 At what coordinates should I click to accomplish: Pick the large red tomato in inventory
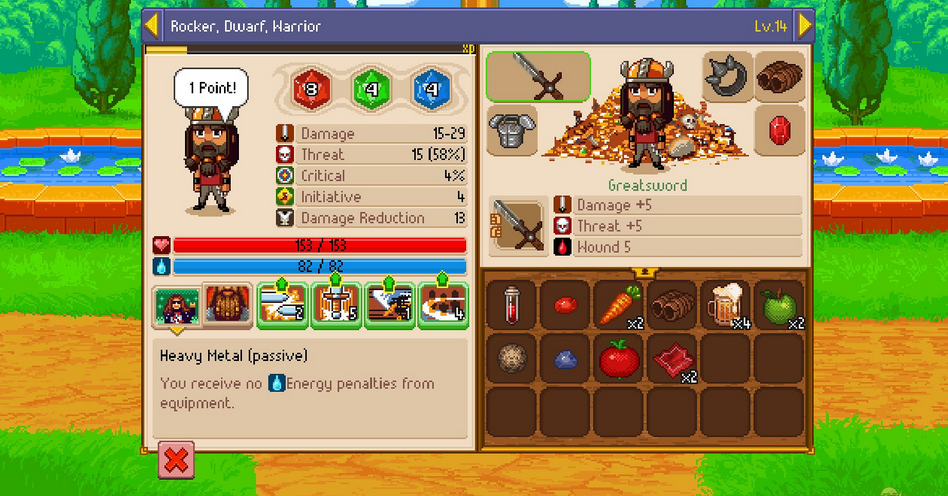619,358
